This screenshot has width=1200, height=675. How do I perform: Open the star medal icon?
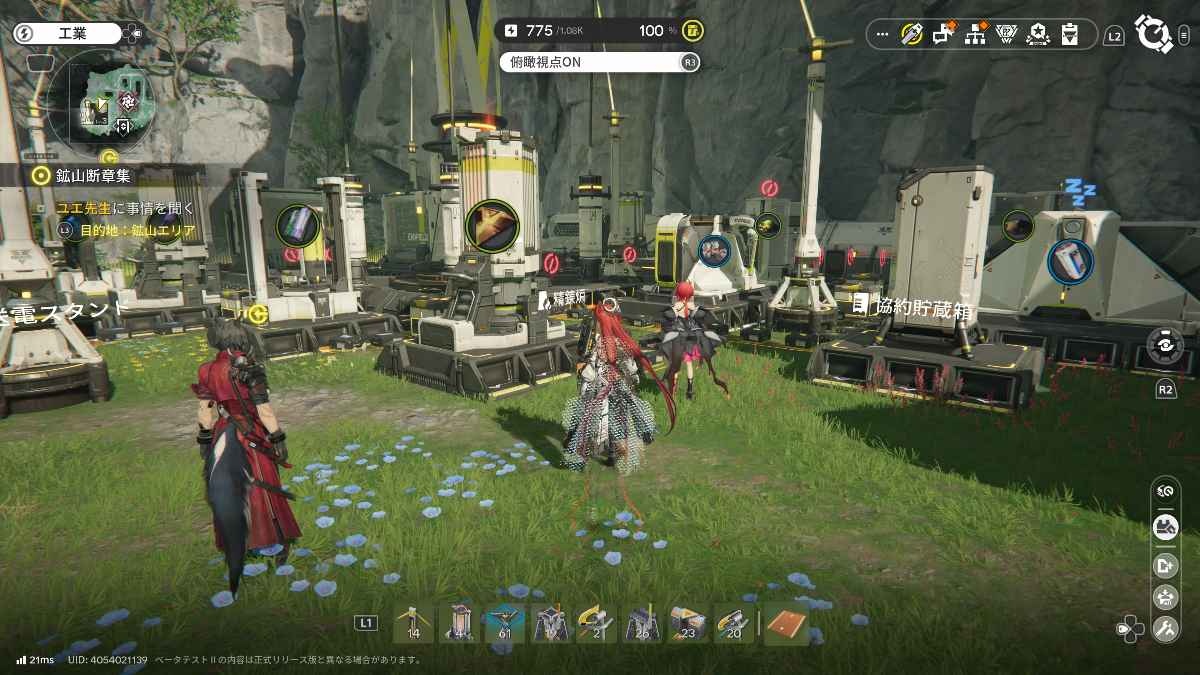(x=1038, y=35)
